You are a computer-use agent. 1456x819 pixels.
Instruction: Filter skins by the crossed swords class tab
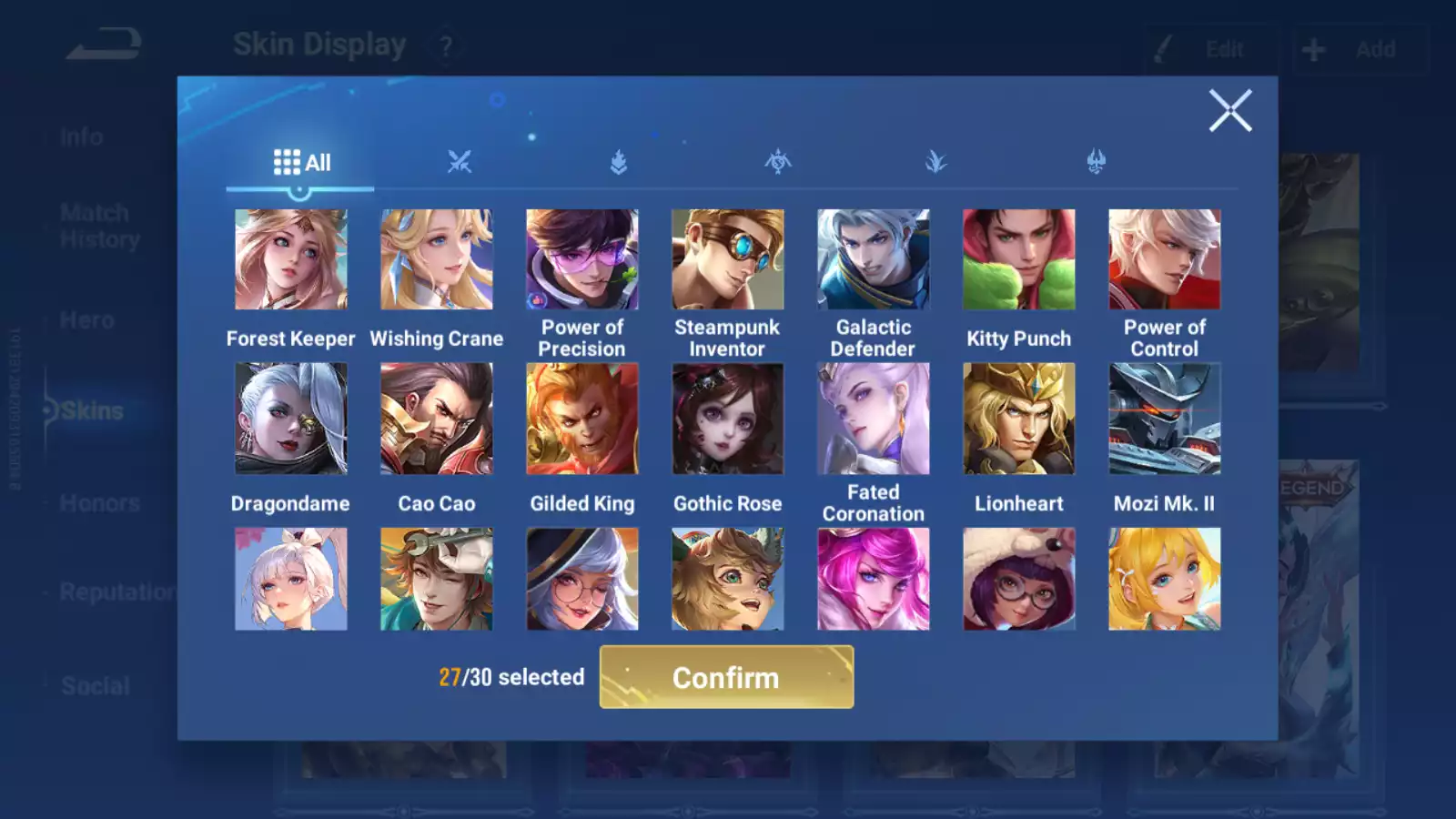click(x=460, y=163)
